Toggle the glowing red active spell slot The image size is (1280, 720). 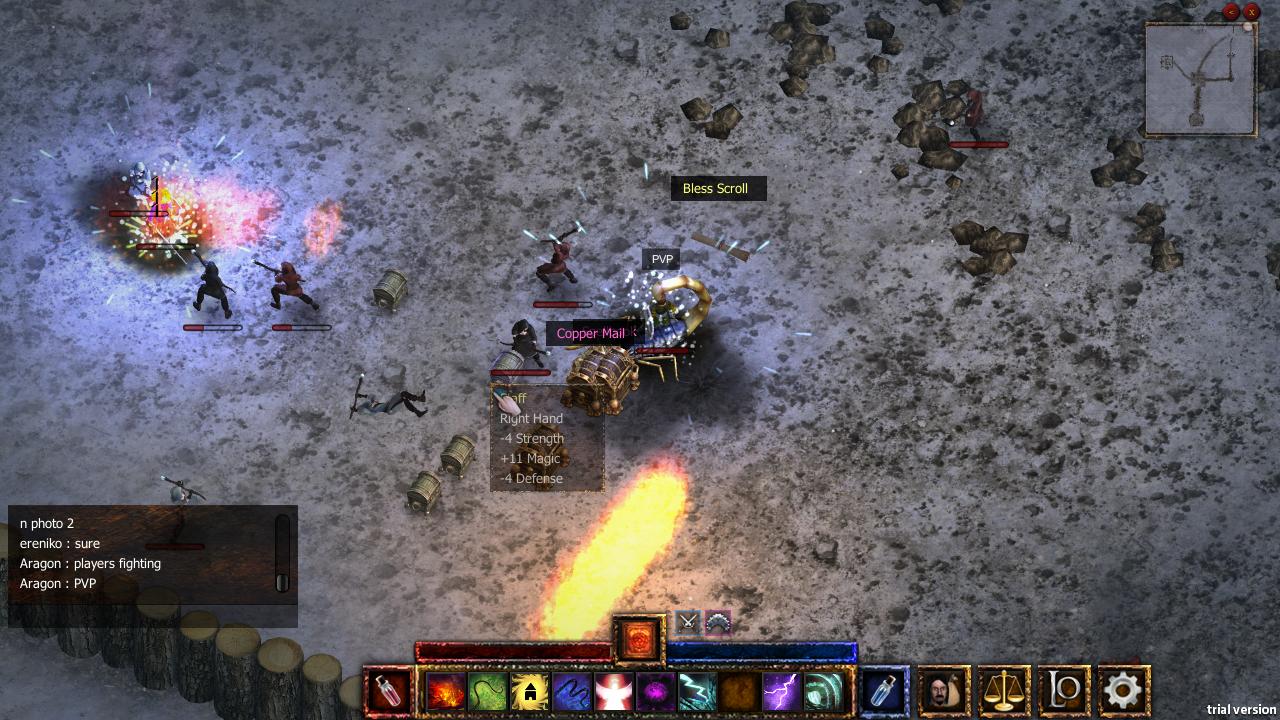[x=639, y=639]
